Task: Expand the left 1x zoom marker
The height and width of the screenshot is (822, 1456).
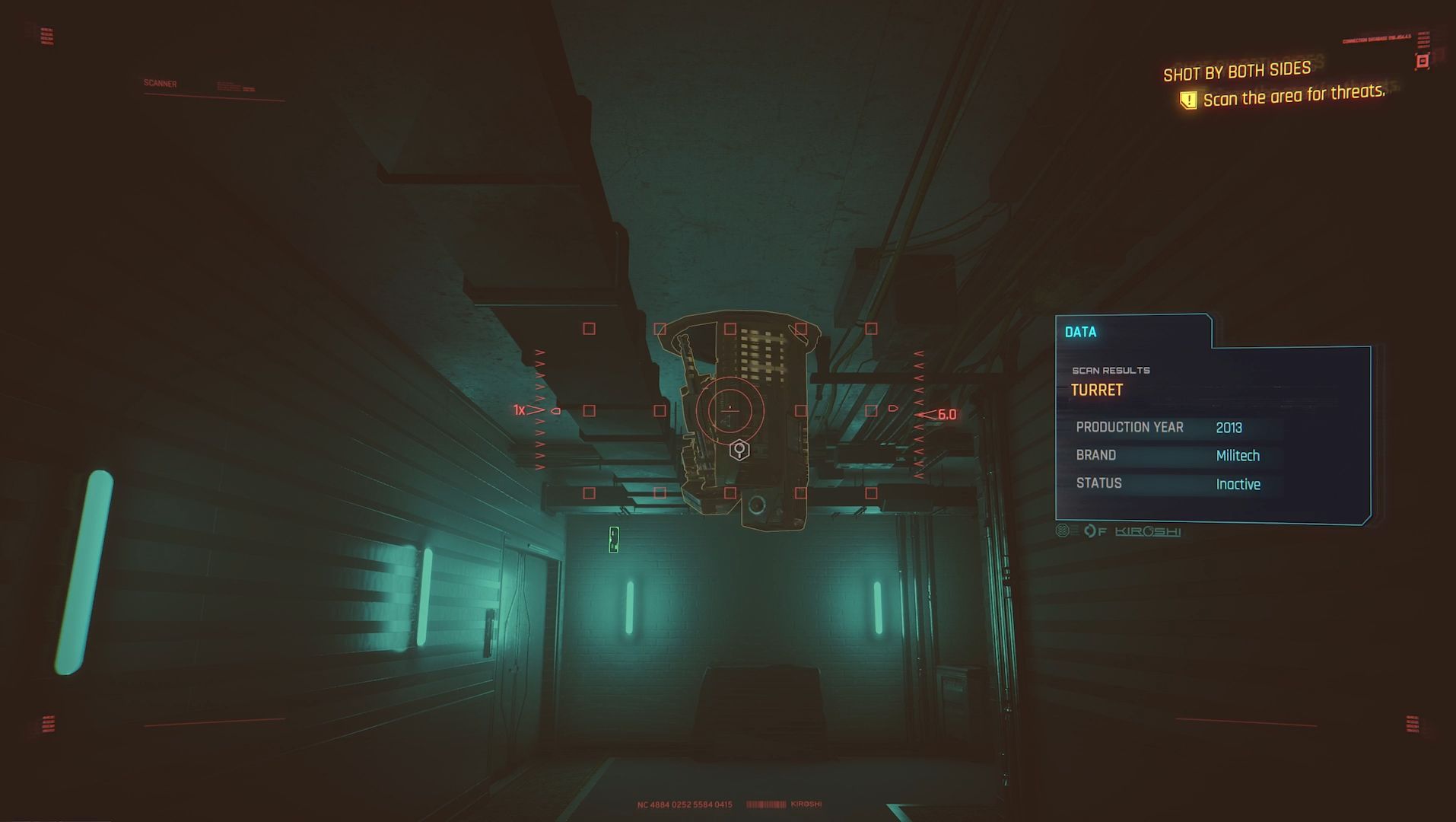Action: pyautogui.click(x=520, y=409)
